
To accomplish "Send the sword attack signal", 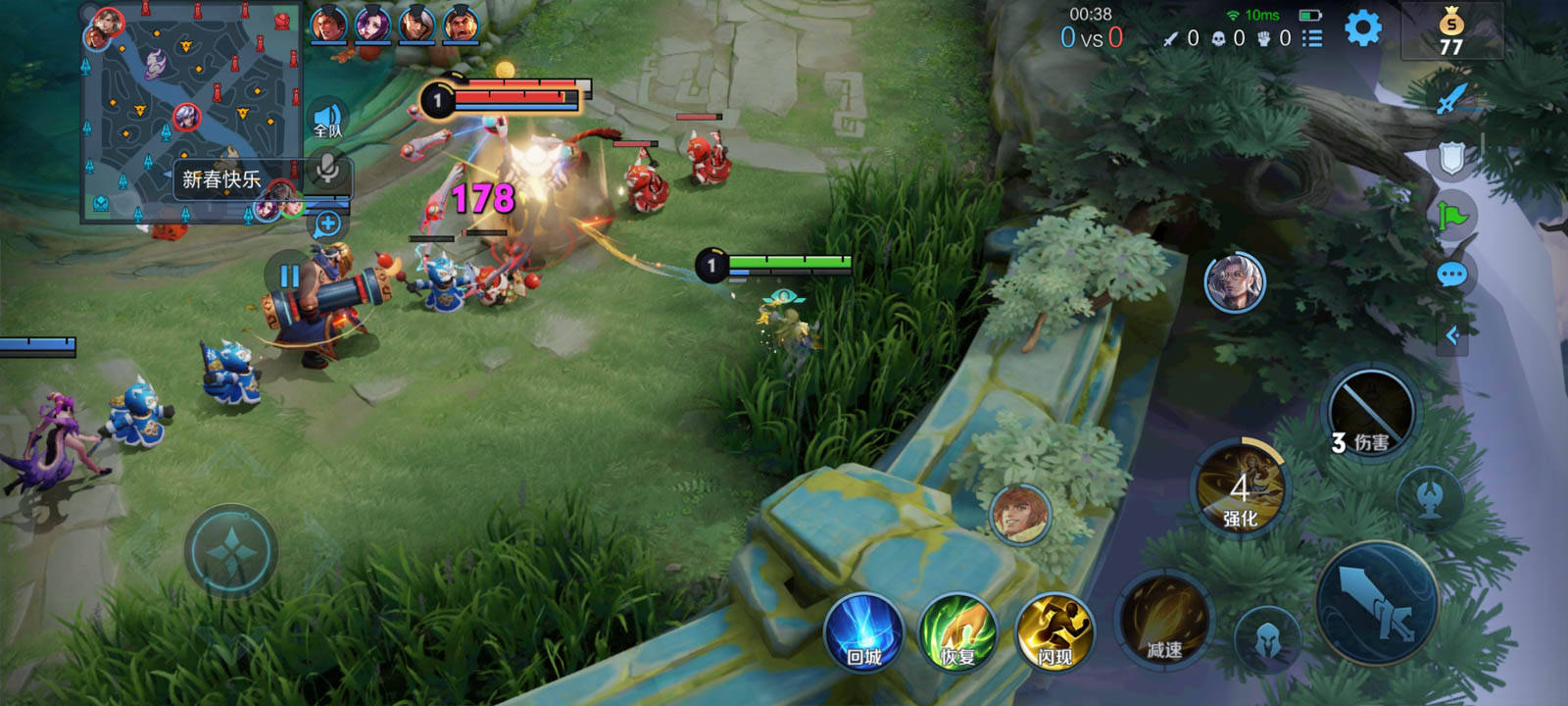I will (x=1451, y=98).
